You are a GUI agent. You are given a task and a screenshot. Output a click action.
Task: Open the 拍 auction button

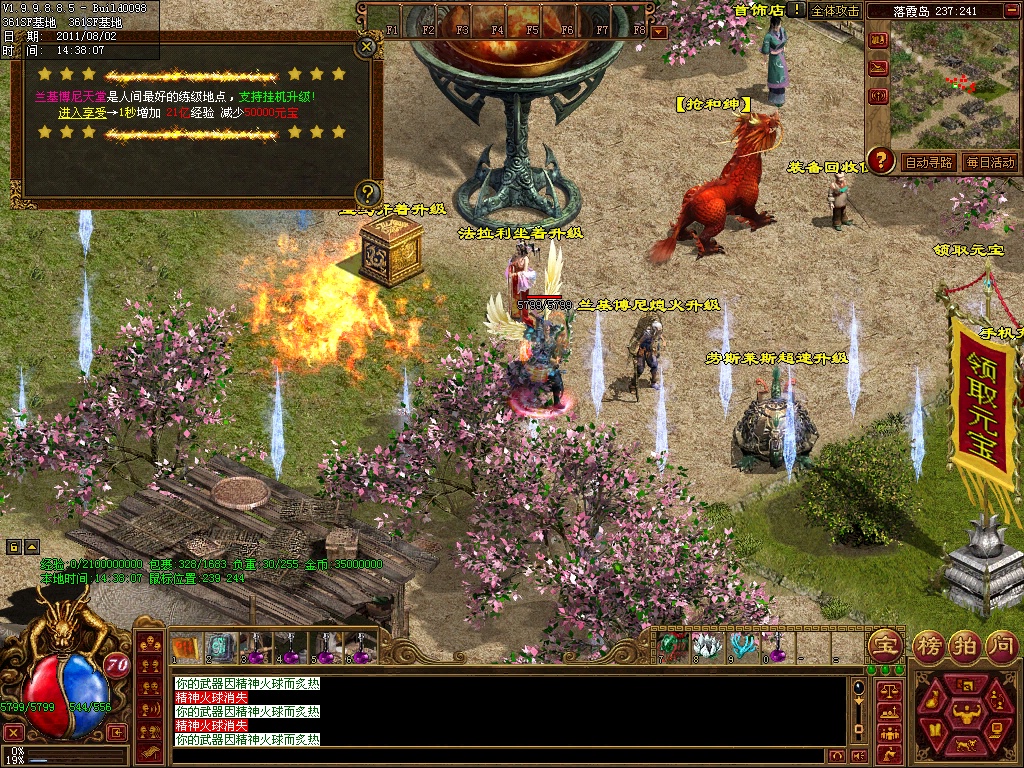click(965, 646)
